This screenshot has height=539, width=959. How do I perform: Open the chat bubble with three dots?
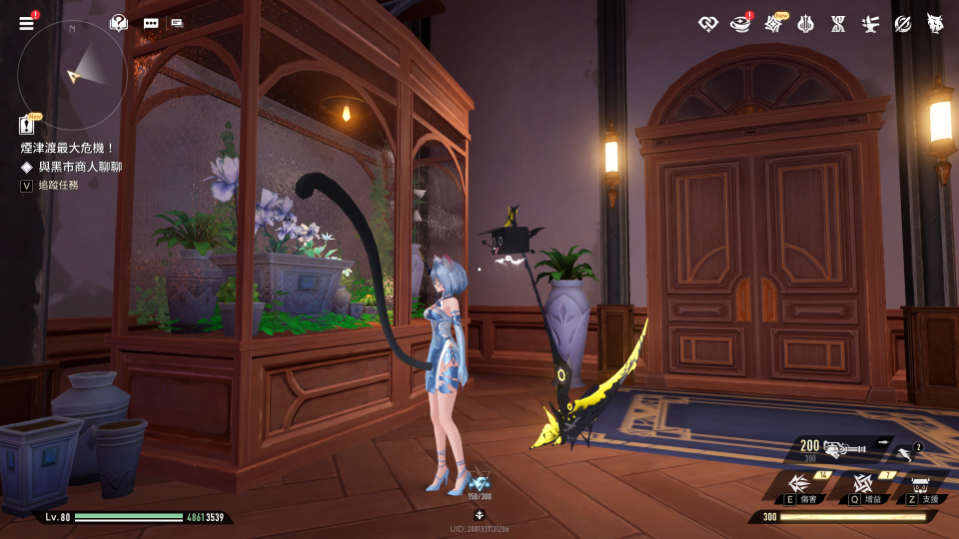point(151,23)
